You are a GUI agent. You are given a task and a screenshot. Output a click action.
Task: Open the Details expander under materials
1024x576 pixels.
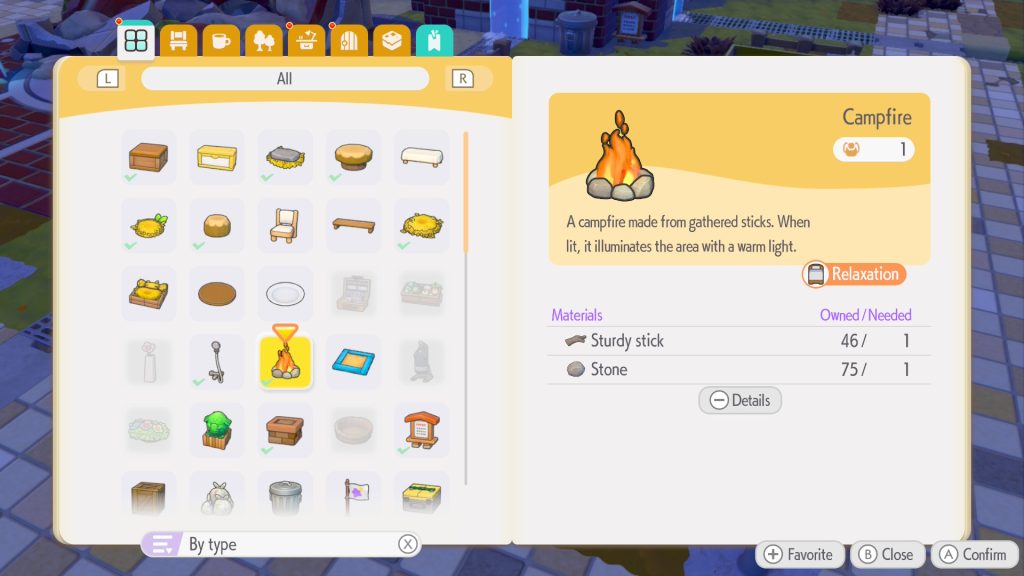tap(740, 400)
